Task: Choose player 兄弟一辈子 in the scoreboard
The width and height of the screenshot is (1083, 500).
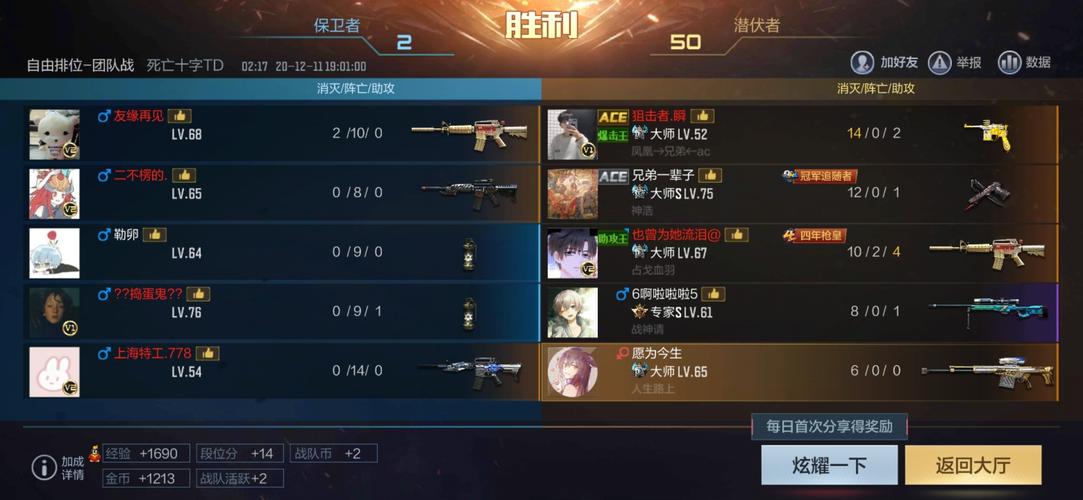Action: coord(800,193)
